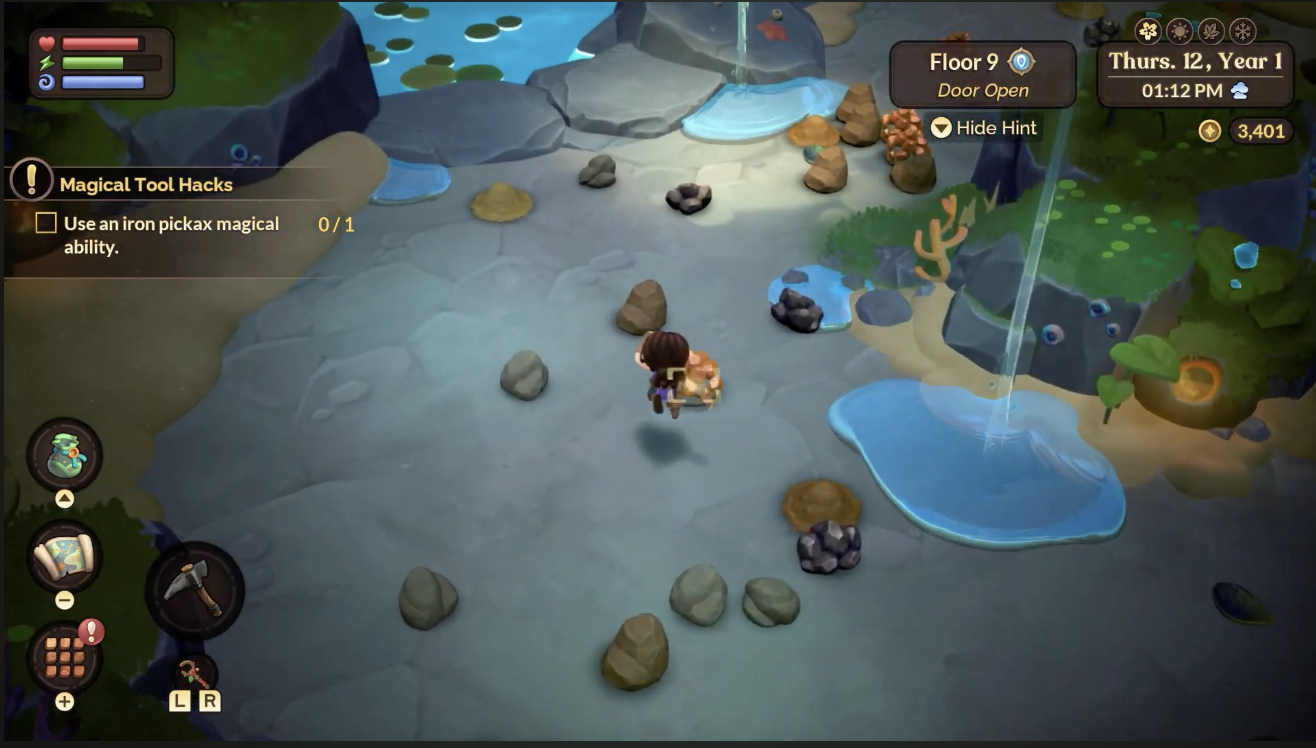Click Hide Hint
Screen dimensions: 1316x748
pos(985,128)
